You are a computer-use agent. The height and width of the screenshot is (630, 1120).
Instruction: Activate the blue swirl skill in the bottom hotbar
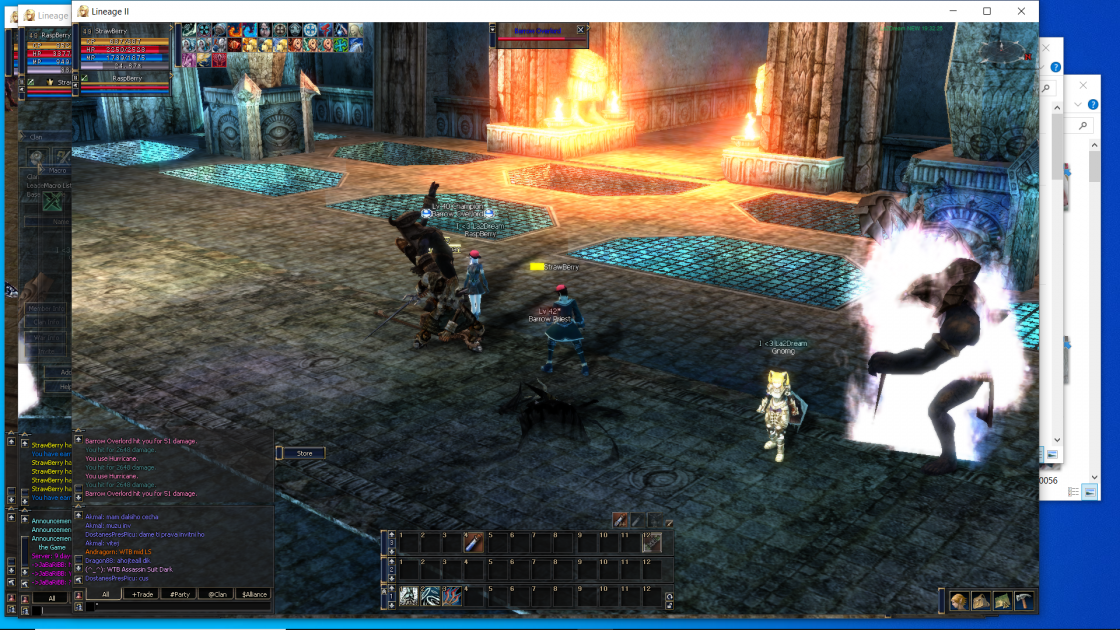tap(431, 597)
